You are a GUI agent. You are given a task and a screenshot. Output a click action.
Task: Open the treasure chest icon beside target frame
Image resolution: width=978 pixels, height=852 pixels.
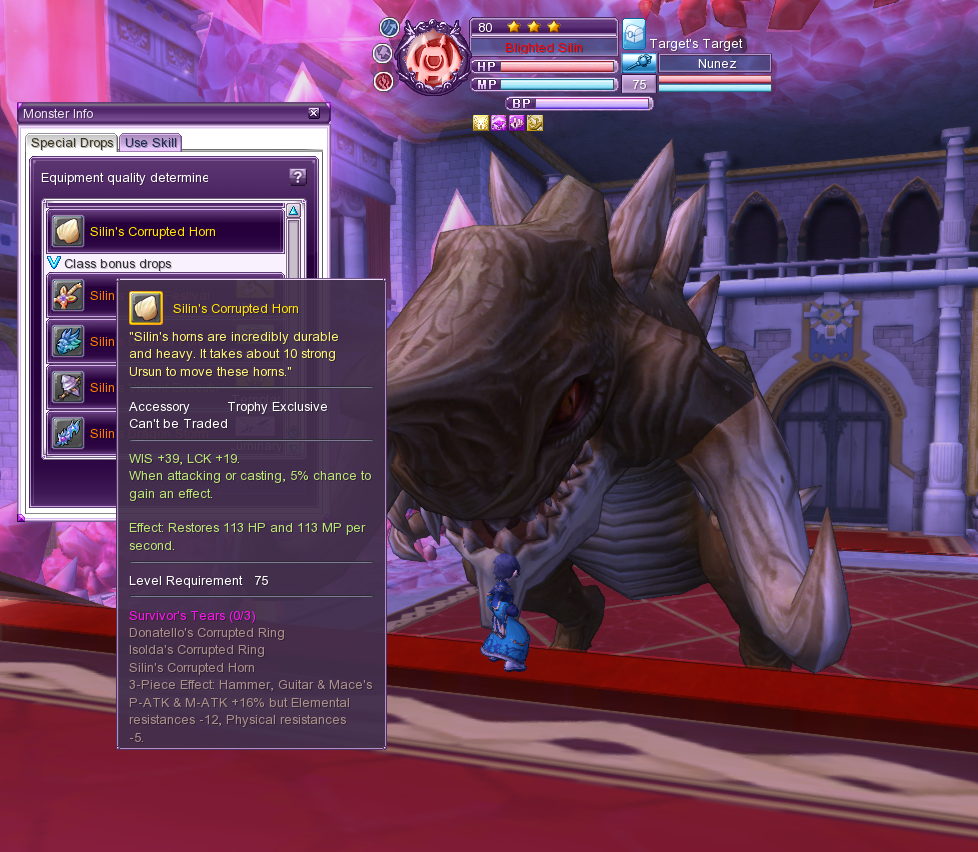[x=633, y=35]
